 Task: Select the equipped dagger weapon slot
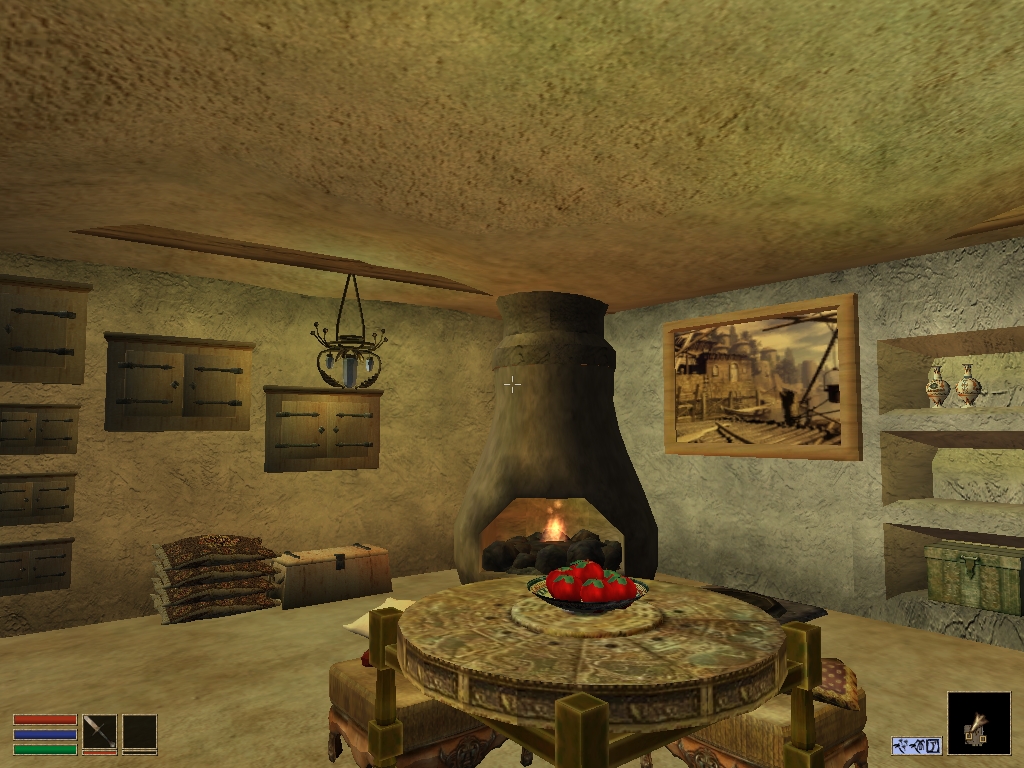[x=99, y=731]
